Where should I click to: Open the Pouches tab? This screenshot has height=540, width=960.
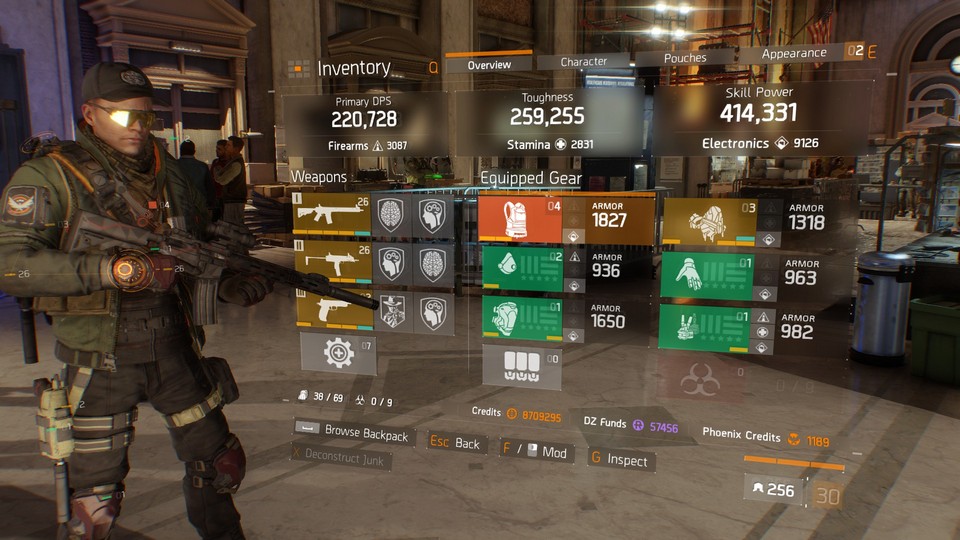(x=685, y=58)
